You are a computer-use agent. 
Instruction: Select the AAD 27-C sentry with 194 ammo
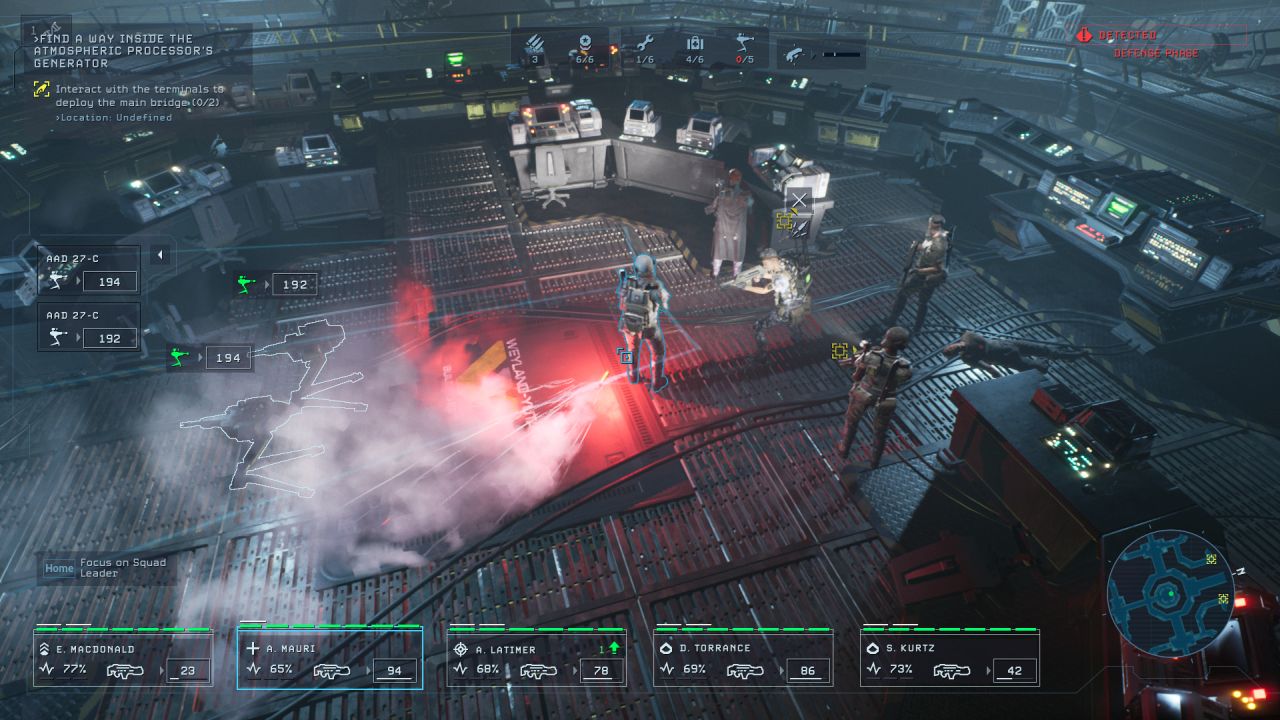pyautogui.click(x=89, y=271)
